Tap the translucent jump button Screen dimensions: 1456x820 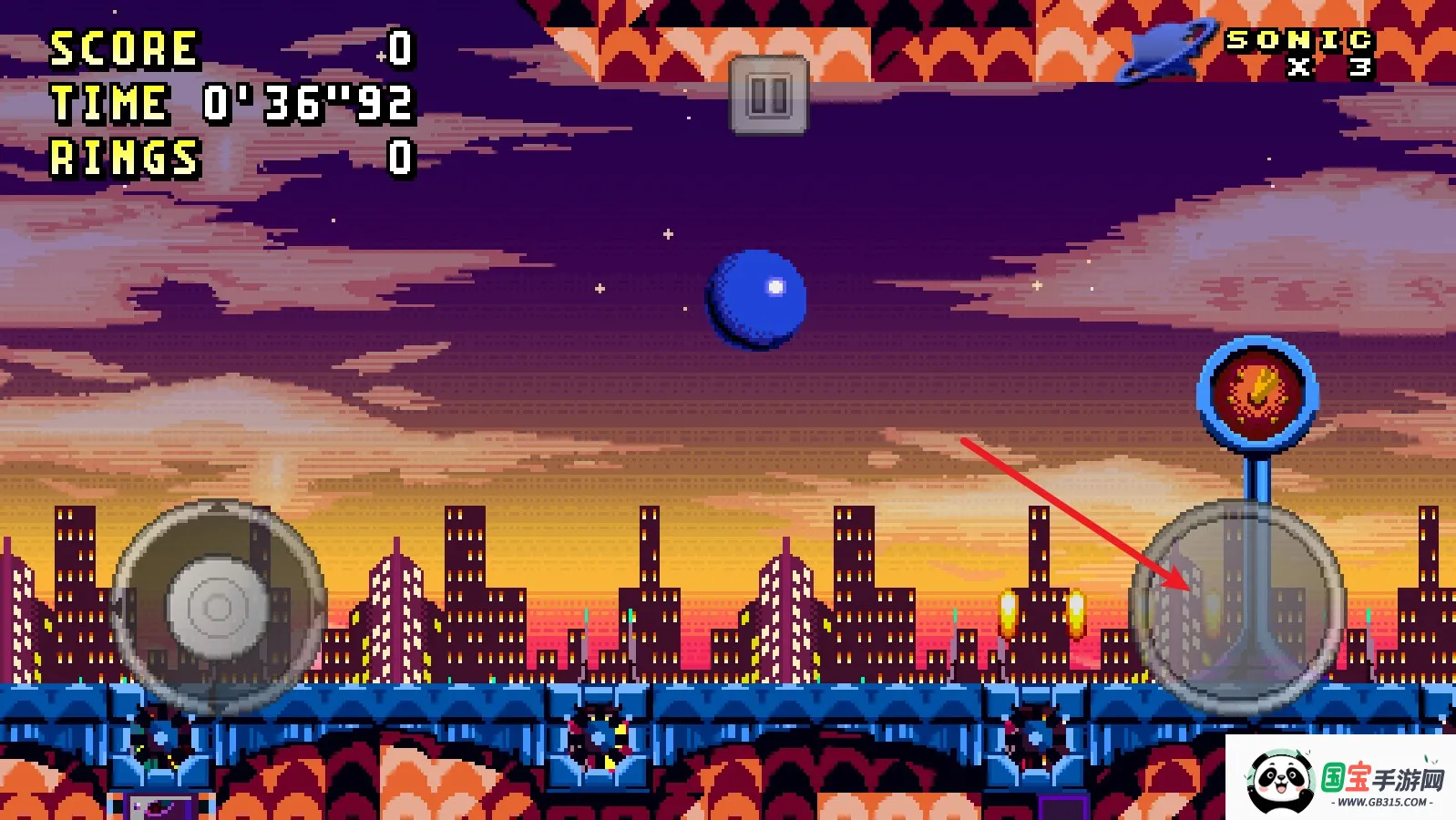point(1237,606)
